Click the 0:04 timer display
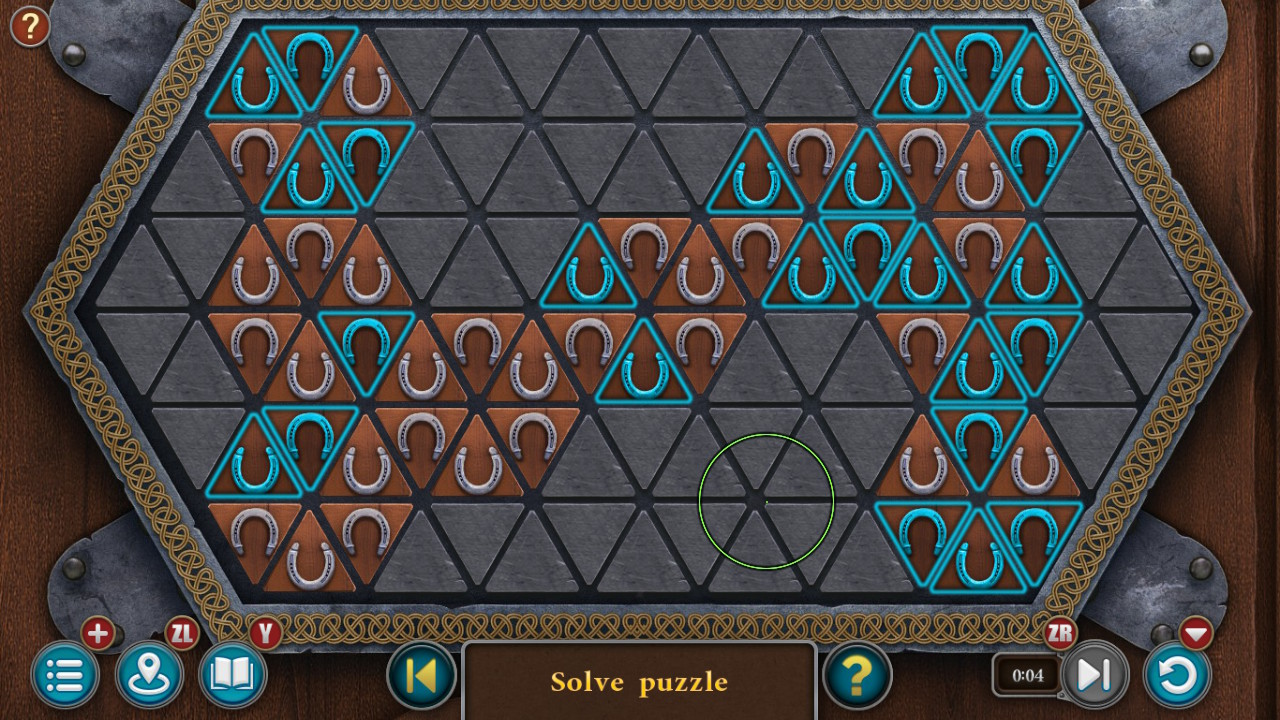This screenshot has height=720, width=1280. (x=1027, y=676)
